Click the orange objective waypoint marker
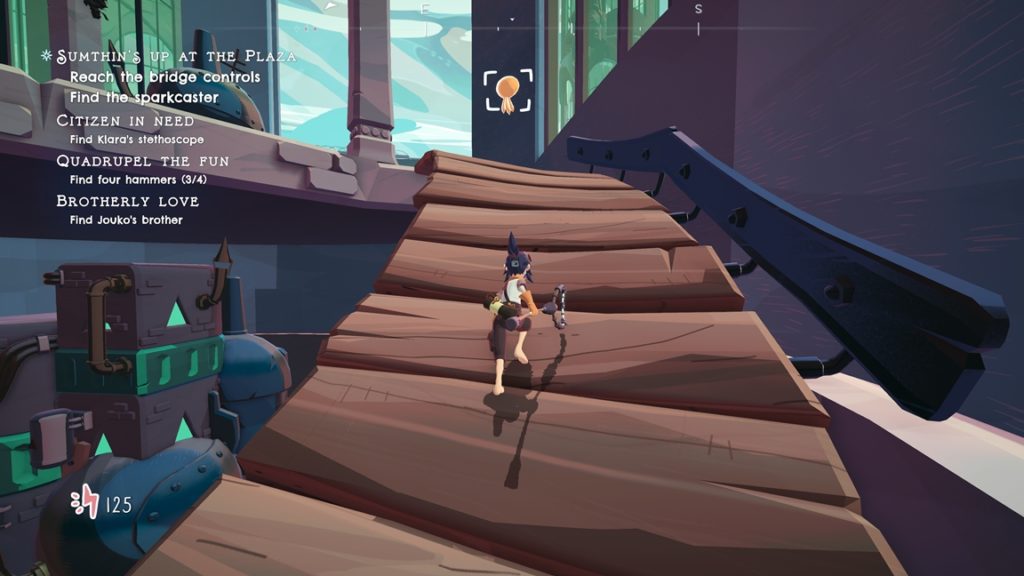 pos(508,91)
